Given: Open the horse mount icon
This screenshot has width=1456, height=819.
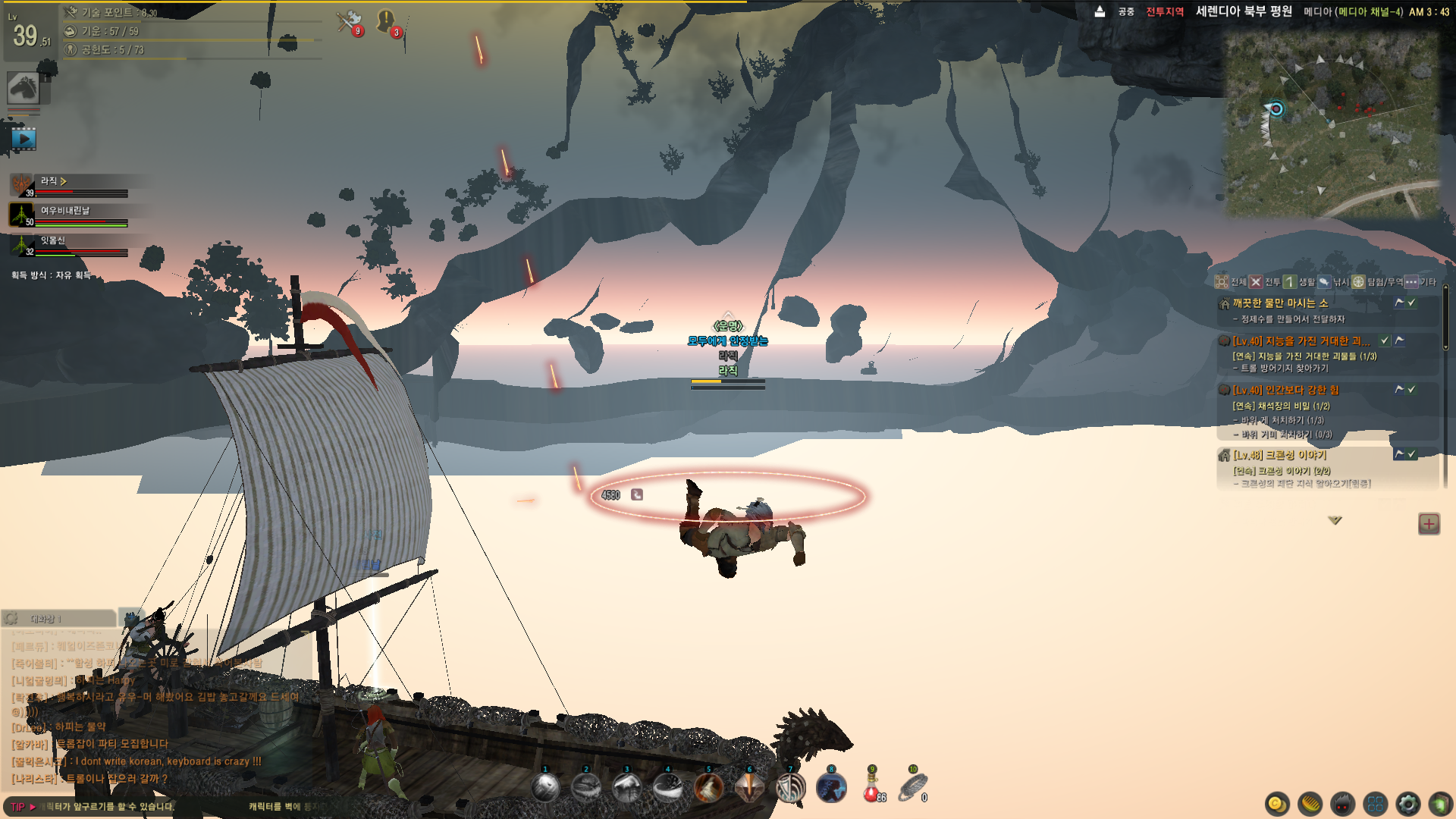Looking at the screenshot, I should click(24, 89).
